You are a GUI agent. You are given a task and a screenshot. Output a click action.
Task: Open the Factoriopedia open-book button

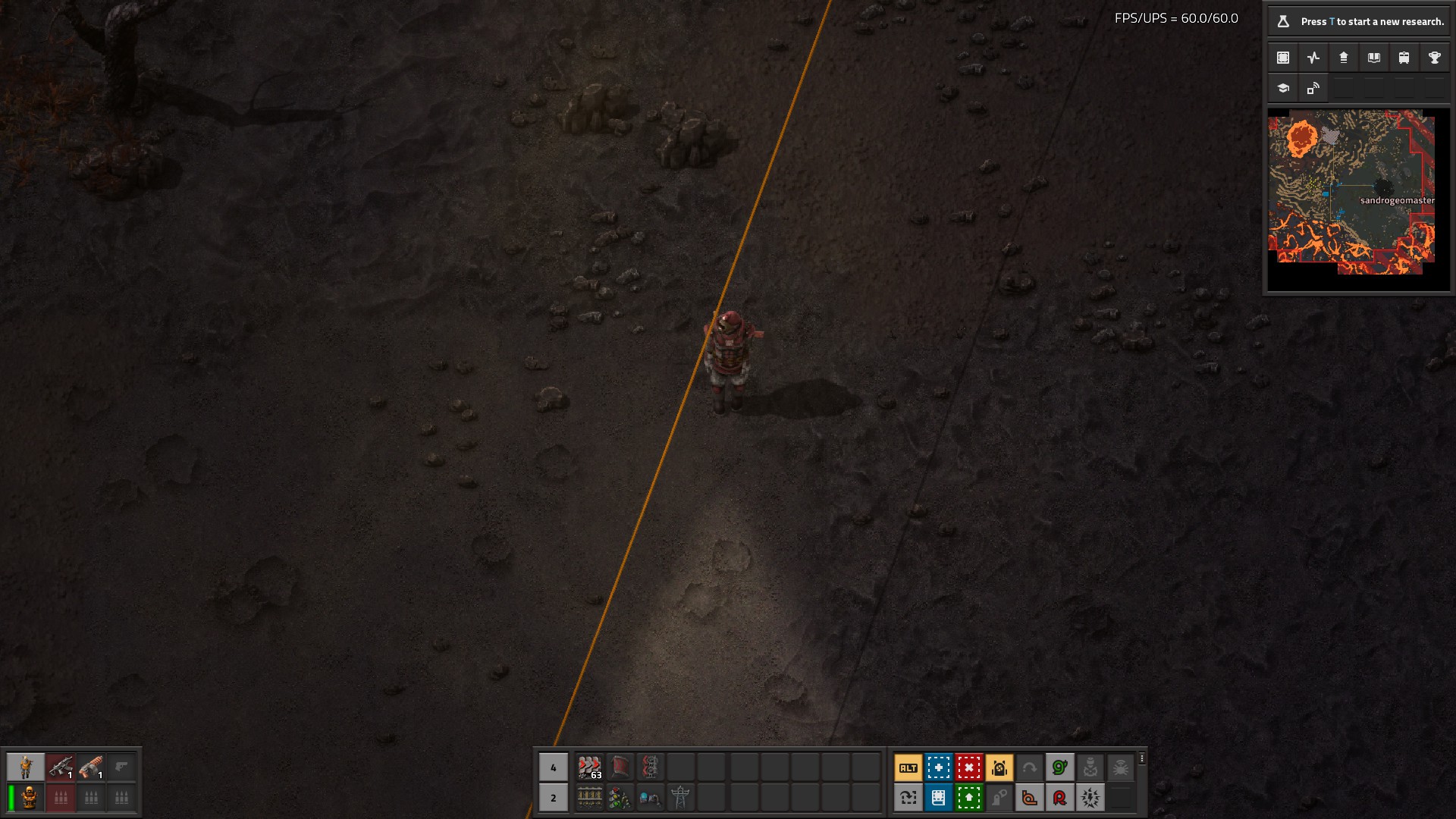click(x=1373, y=58)
